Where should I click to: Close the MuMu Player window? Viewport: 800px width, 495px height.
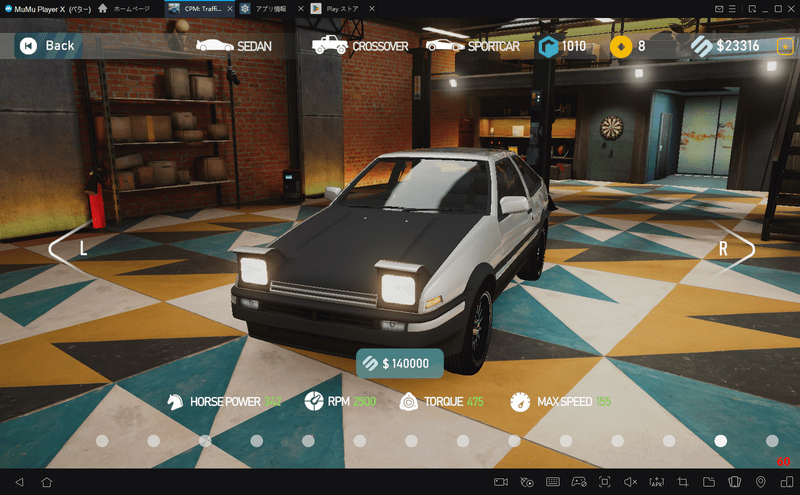click(789, 8)
